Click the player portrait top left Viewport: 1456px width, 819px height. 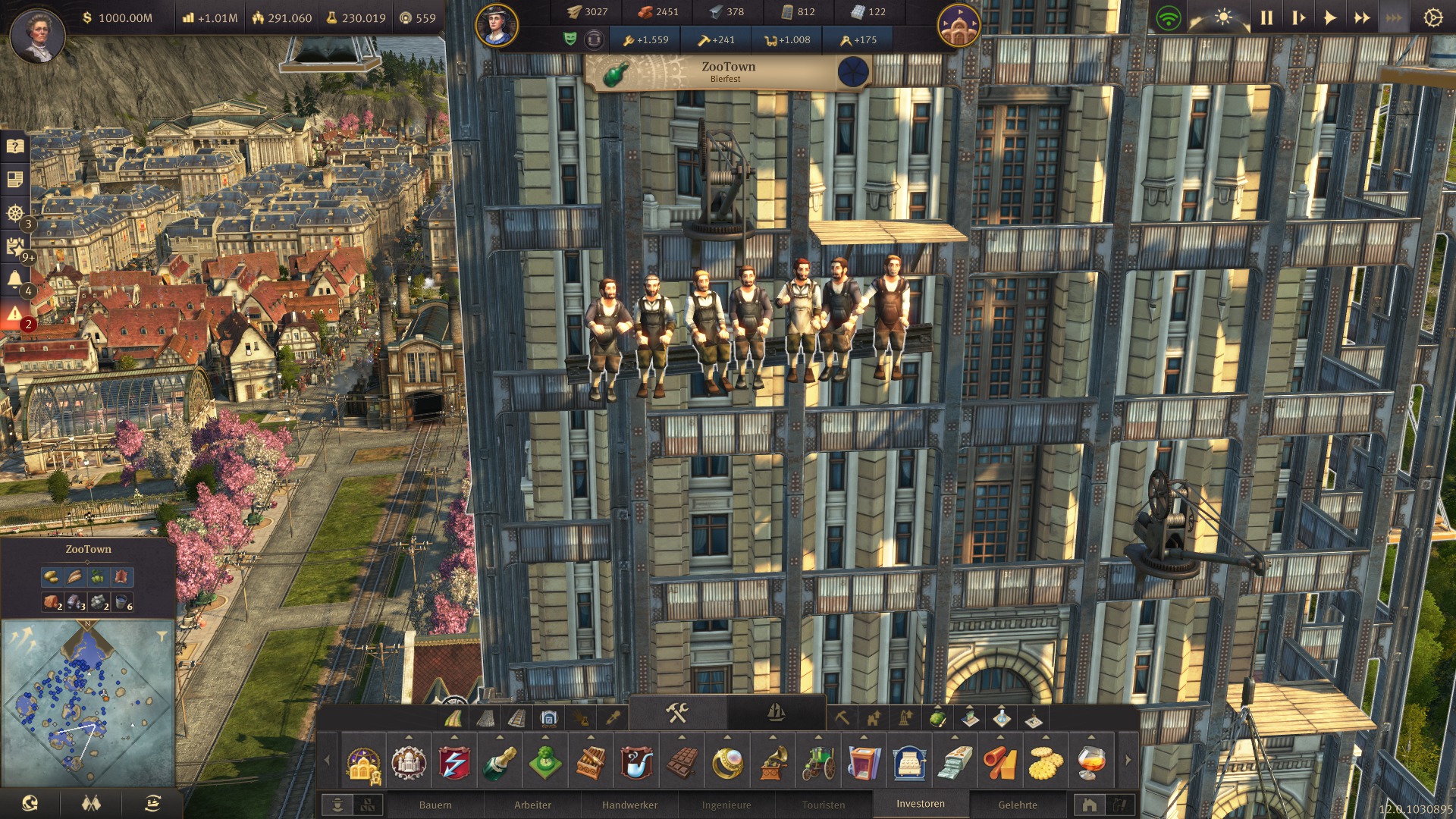[x=37, y=34]
